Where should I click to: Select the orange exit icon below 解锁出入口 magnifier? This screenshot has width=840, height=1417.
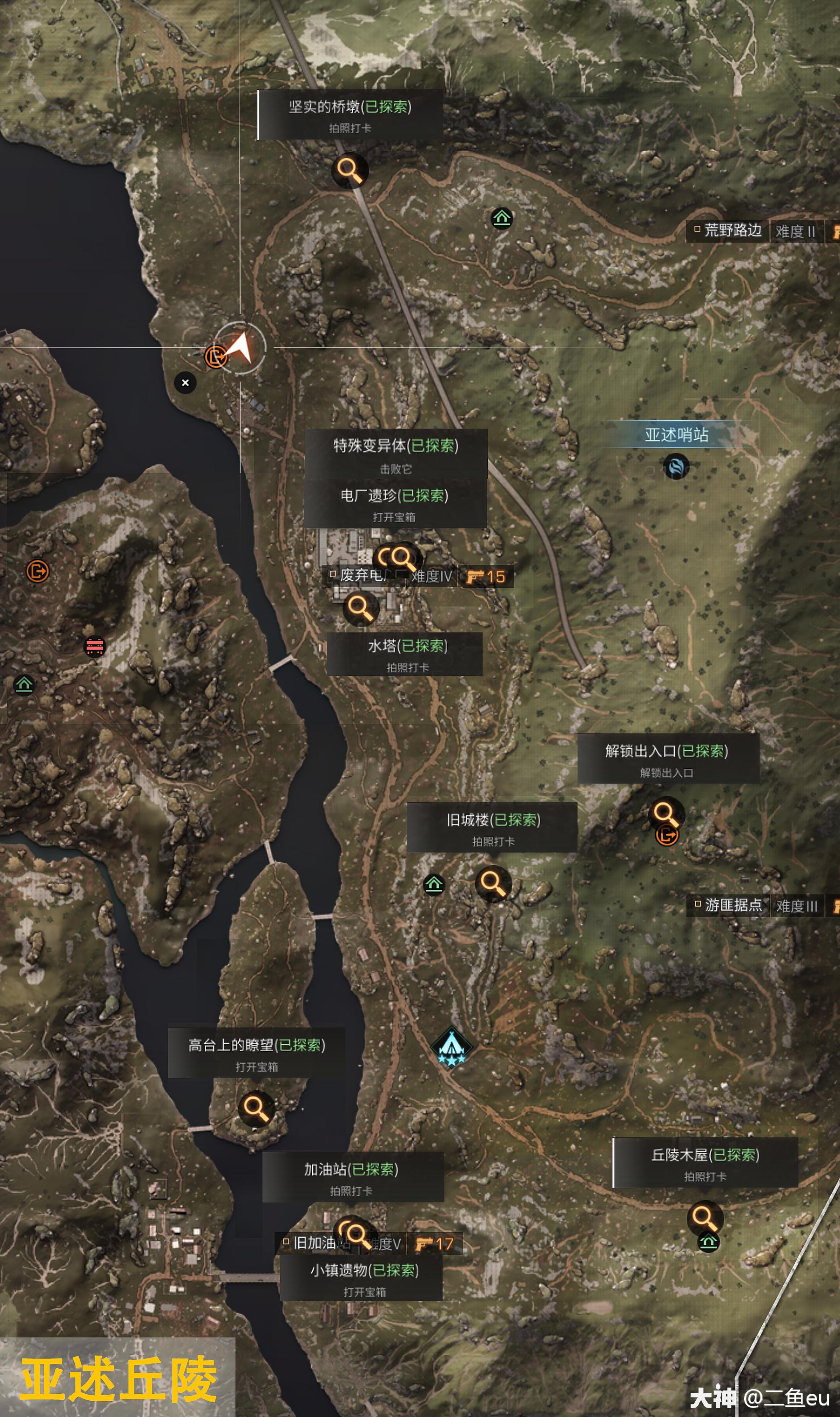(x=667, y=835)
